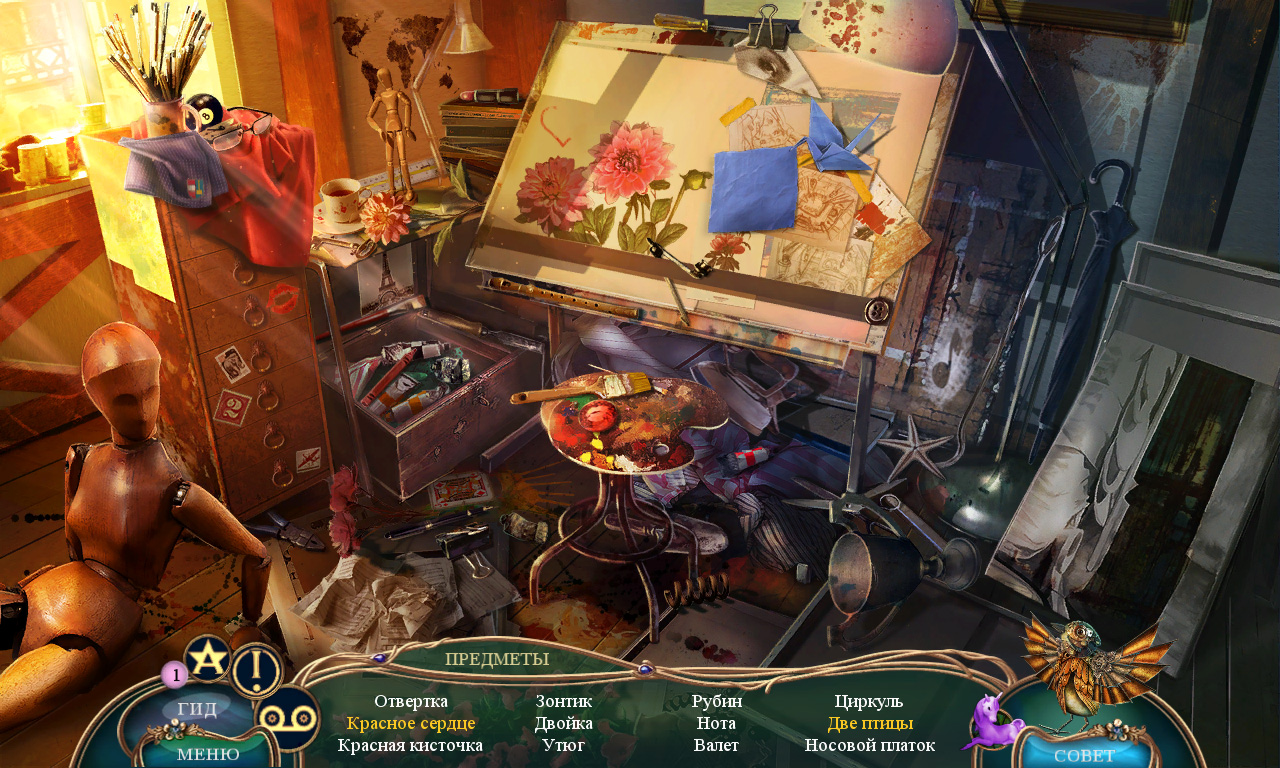Pick the Носовой платок list entry

click(x=869, y=745)
